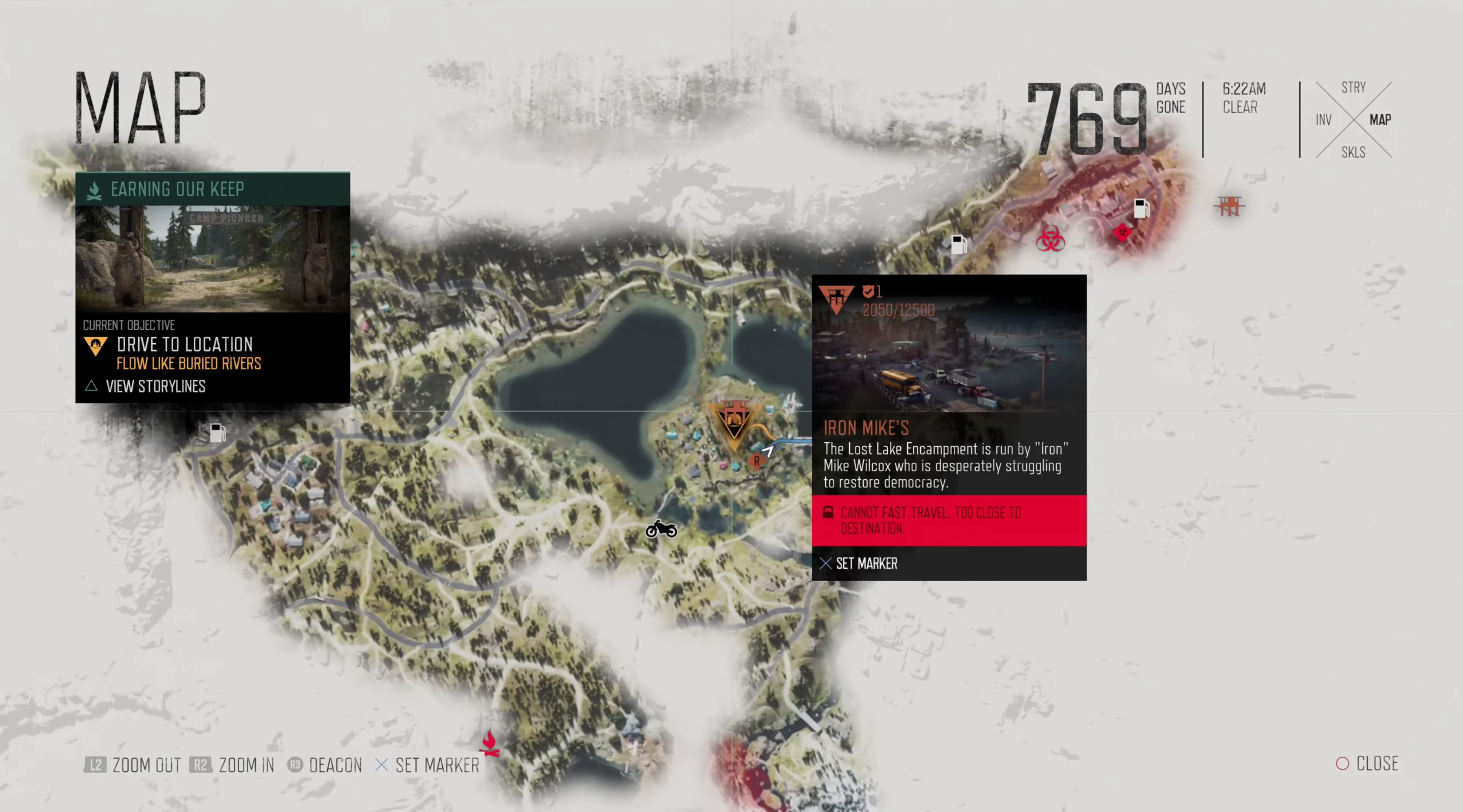The width and height of the screenshot is (1463, 812).
Task: Select the orange watchtower camp marker
Action: tap(1229, 205)
